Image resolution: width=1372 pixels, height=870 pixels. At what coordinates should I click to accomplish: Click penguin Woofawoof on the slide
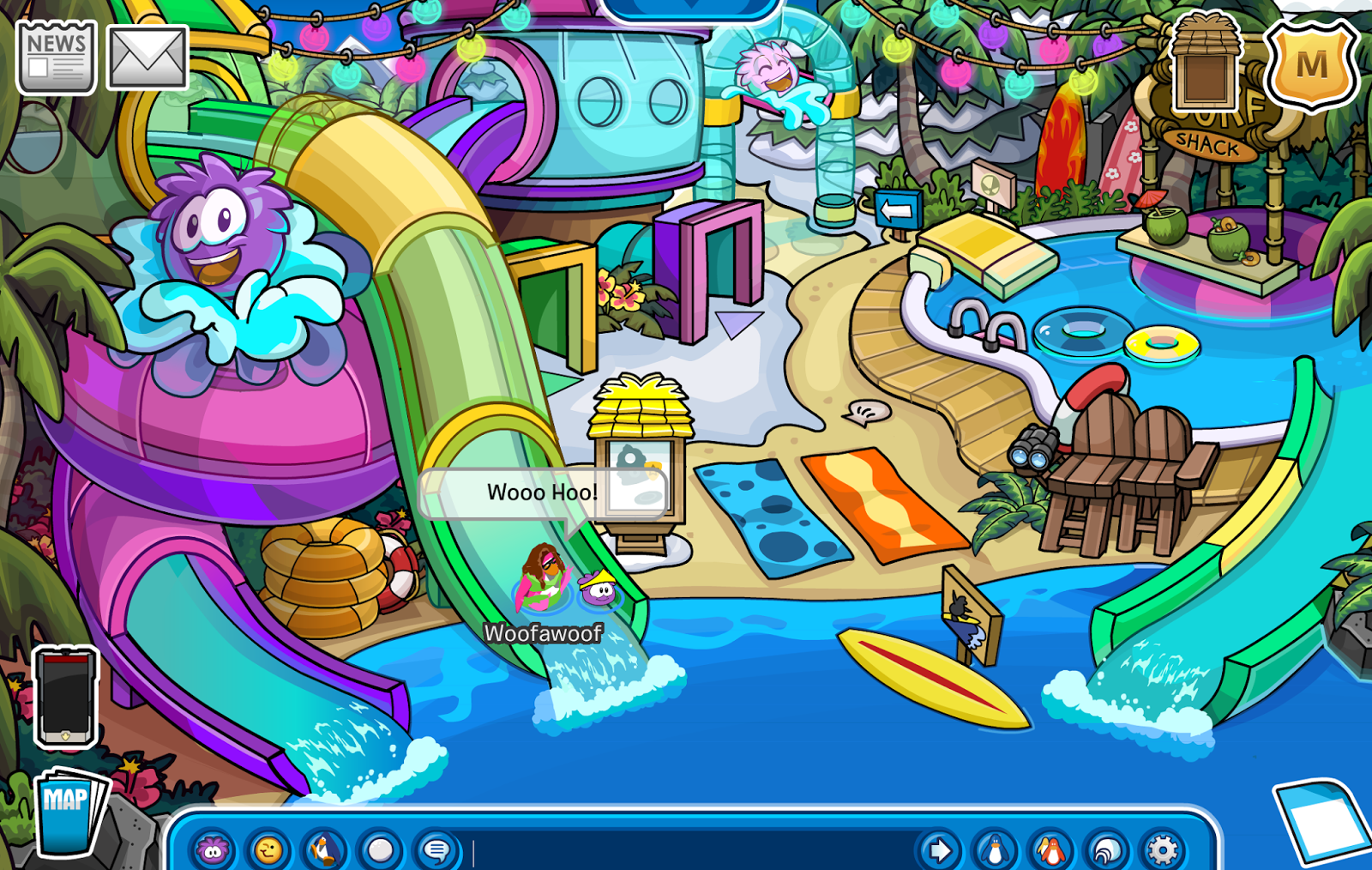point(542,579)
